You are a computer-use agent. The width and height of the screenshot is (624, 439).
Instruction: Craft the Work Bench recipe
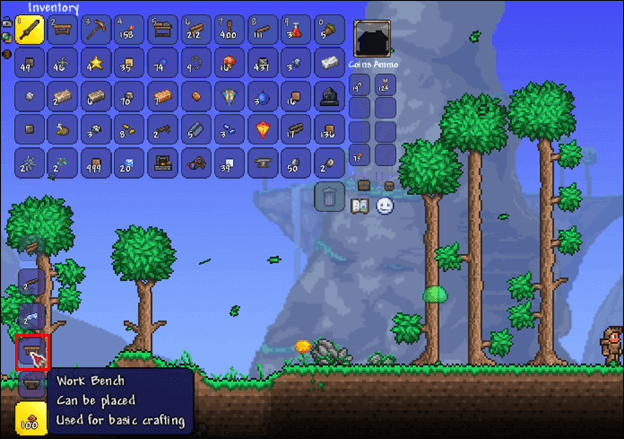tap(32, 351)
